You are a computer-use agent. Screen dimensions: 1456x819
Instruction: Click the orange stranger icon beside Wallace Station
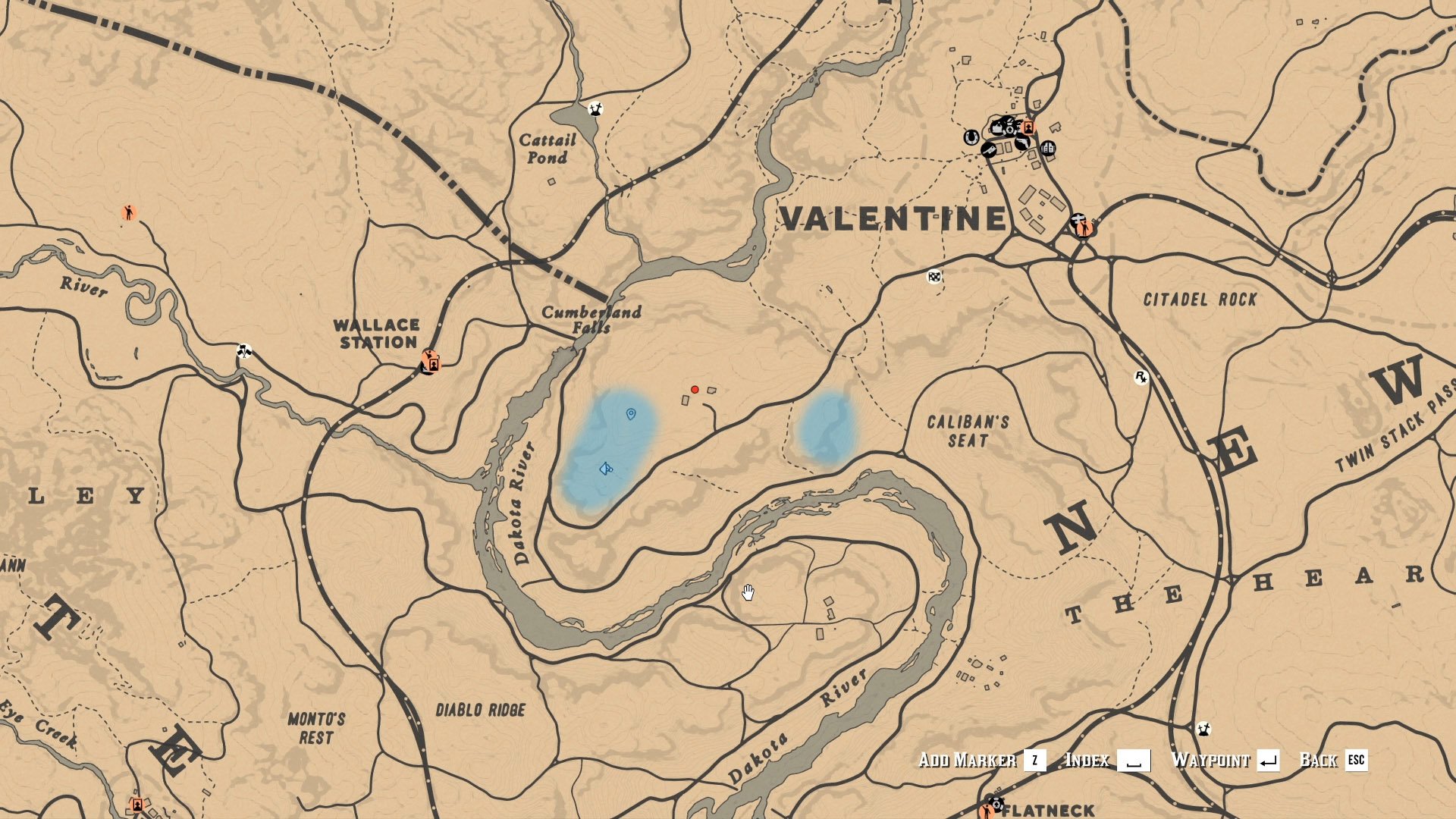point(429,362)
